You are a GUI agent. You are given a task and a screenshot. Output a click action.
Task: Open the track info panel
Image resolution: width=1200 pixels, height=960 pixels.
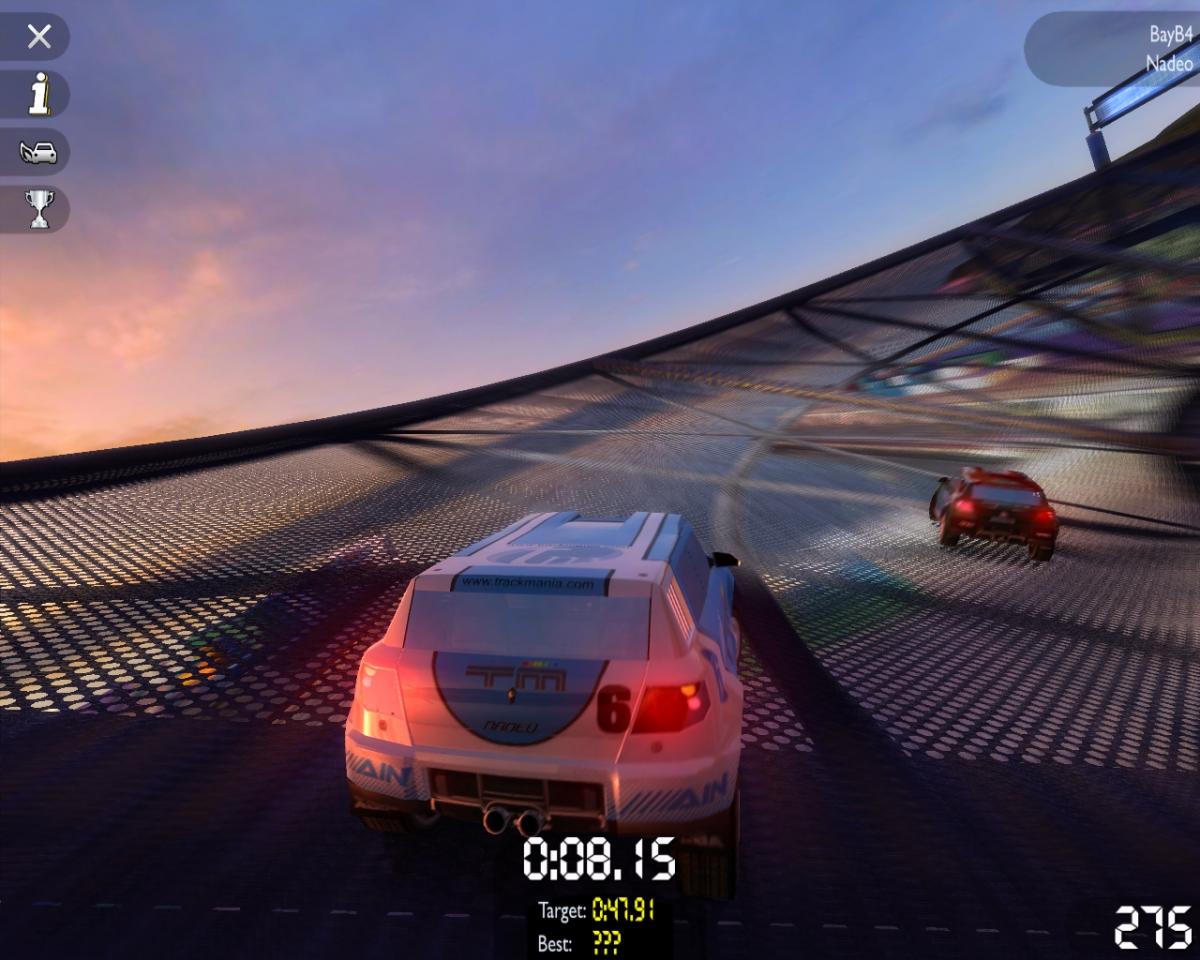click(38, 95)
